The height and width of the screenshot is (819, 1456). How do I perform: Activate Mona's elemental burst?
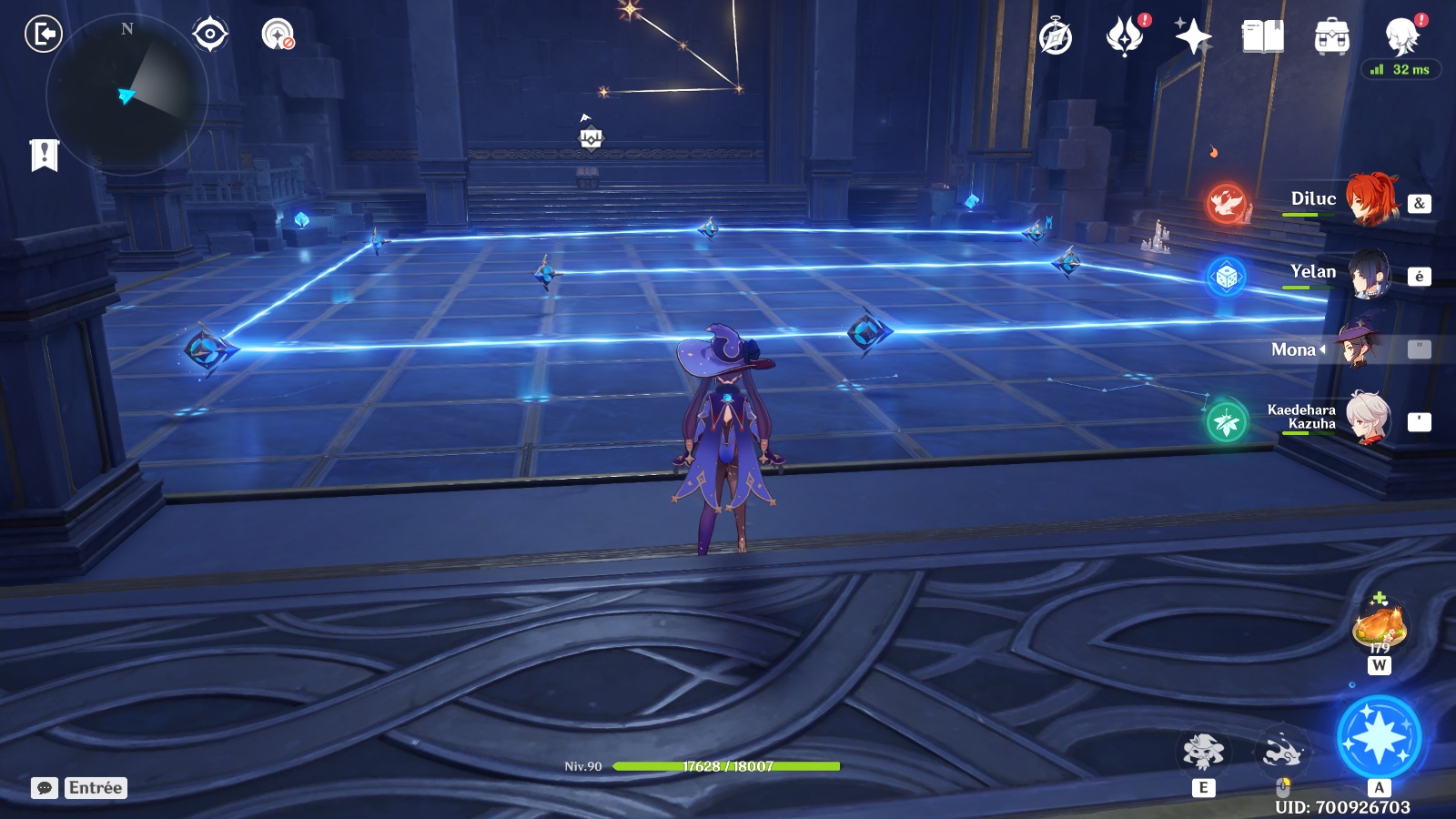point(1379,737)
